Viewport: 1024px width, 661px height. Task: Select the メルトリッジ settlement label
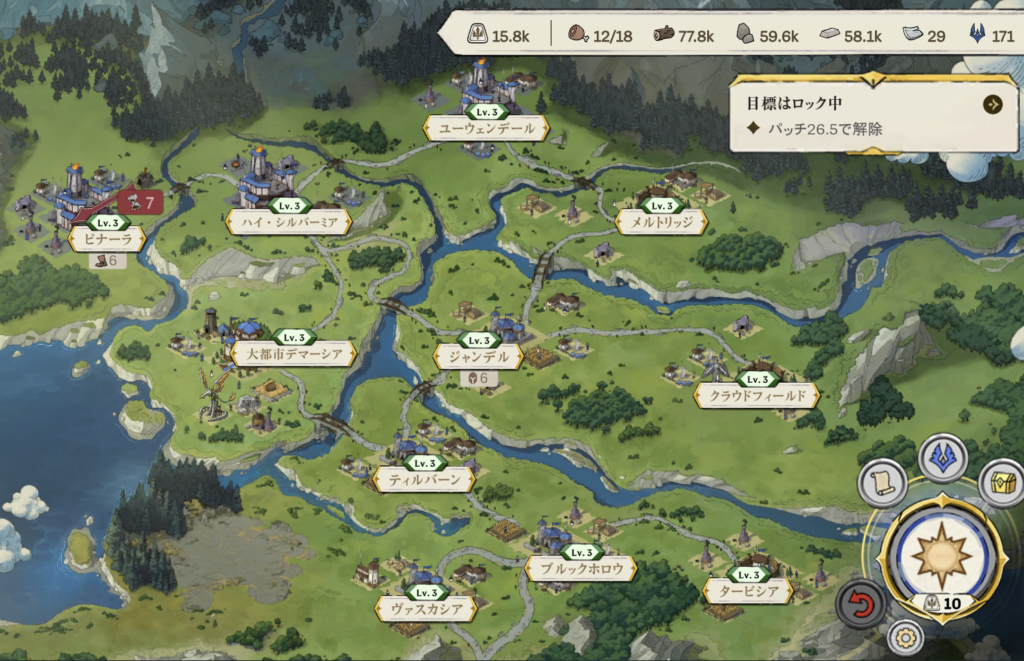[x=662, y=222]
